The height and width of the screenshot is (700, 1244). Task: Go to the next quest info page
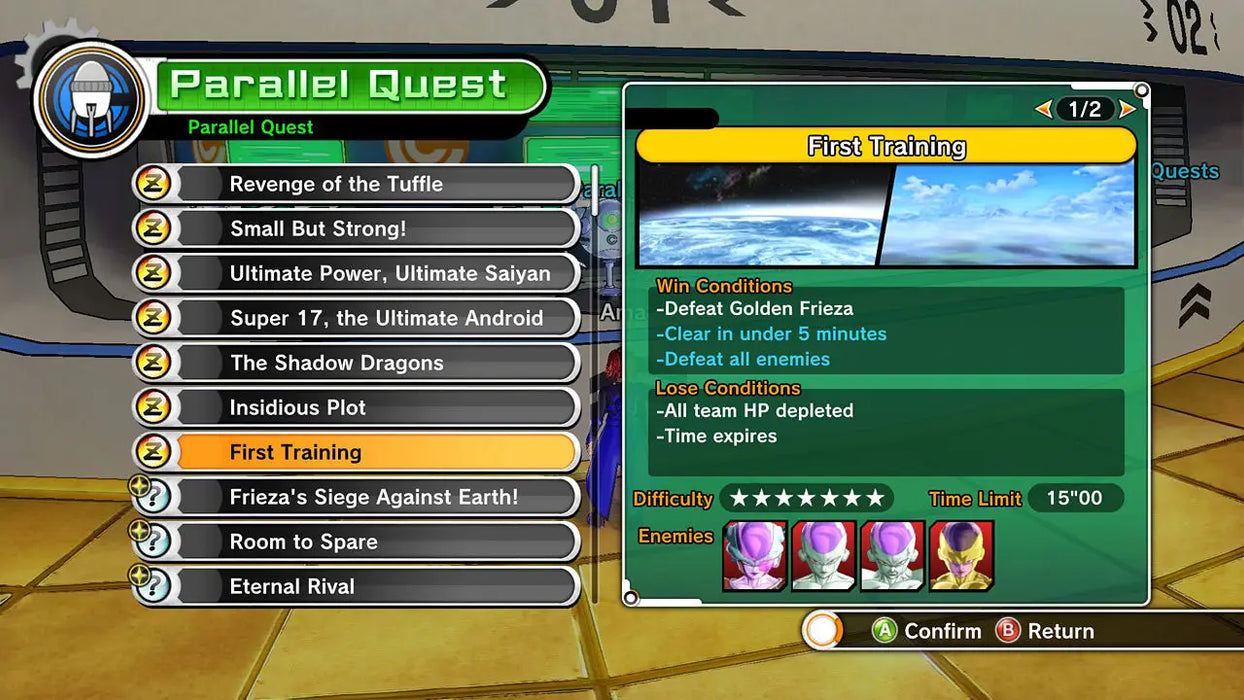point(1127,109)
